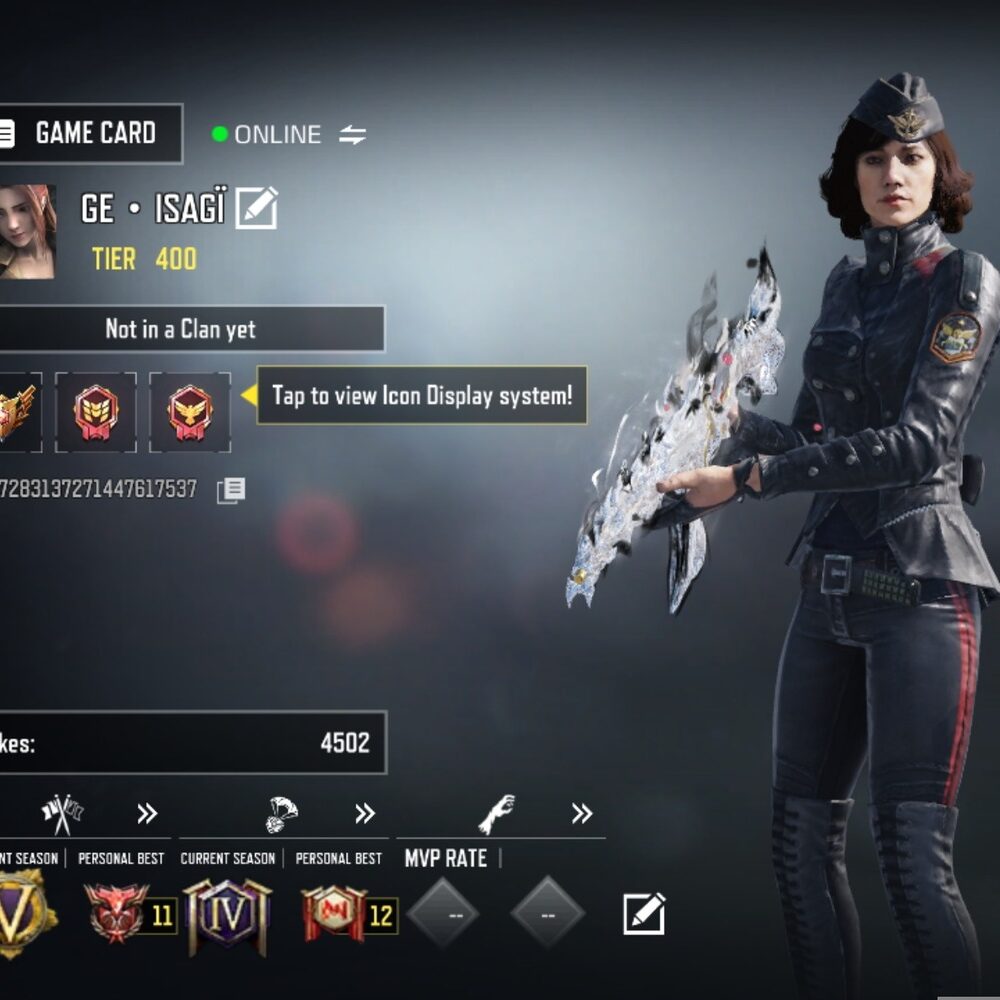Expand zombies stats beside the hand icon
This screenshot has width=1000, height=1000.
coord(582,814)
